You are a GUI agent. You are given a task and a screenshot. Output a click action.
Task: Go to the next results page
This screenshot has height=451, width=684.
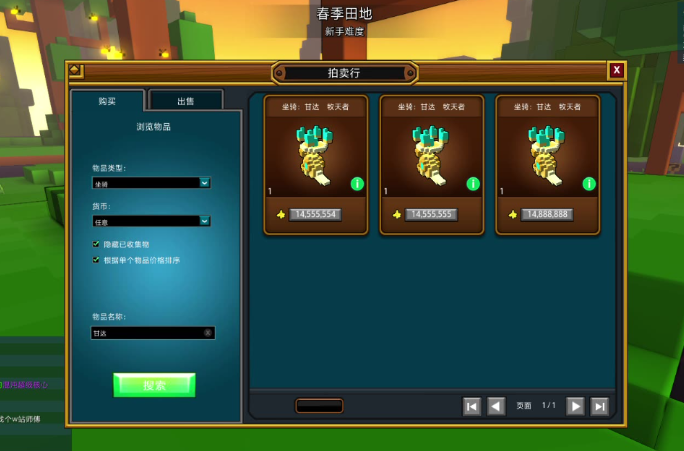[575, 406]
